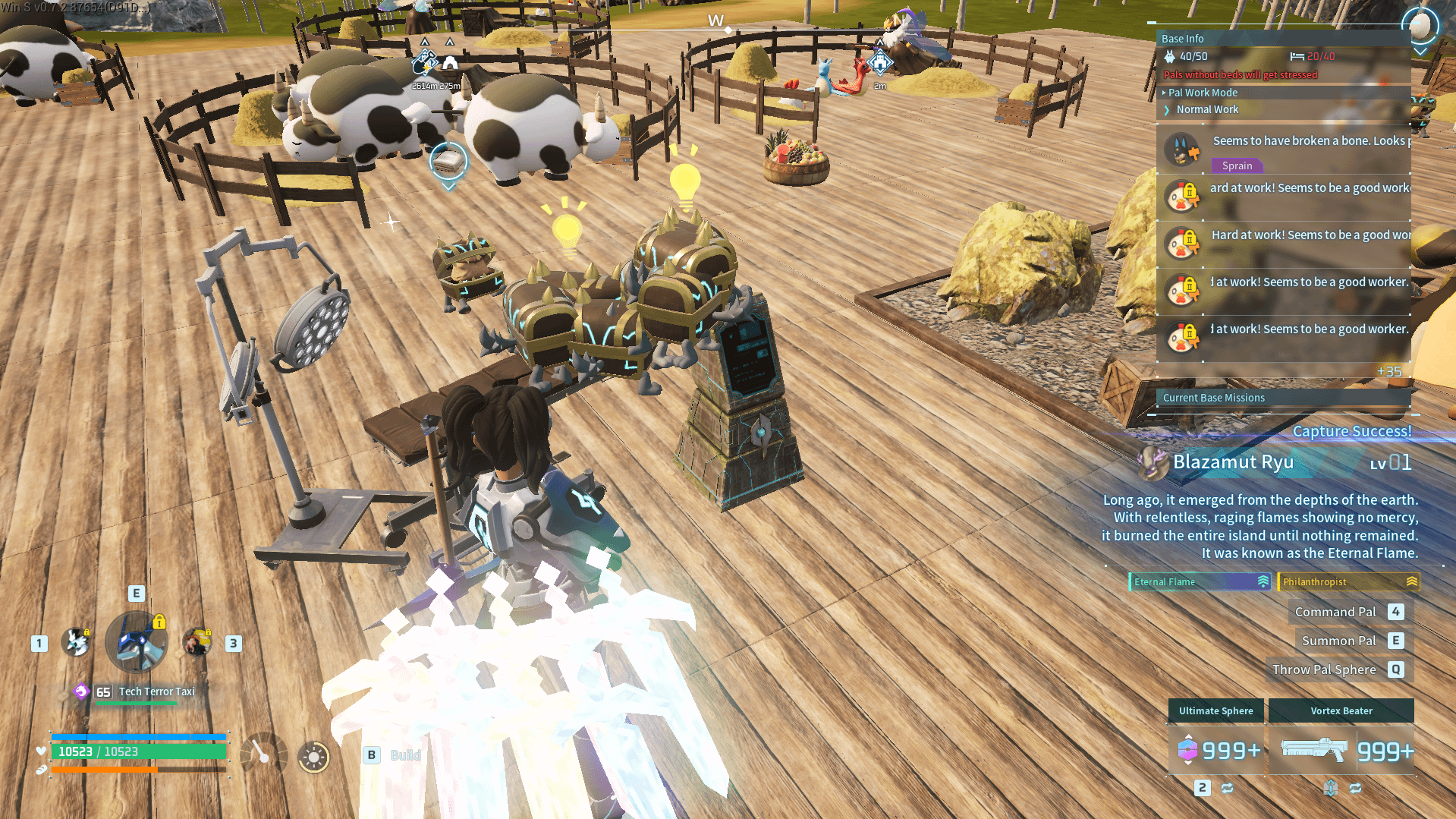
Task: Select the Ultimate Sphere slot
Action: 1216,750
